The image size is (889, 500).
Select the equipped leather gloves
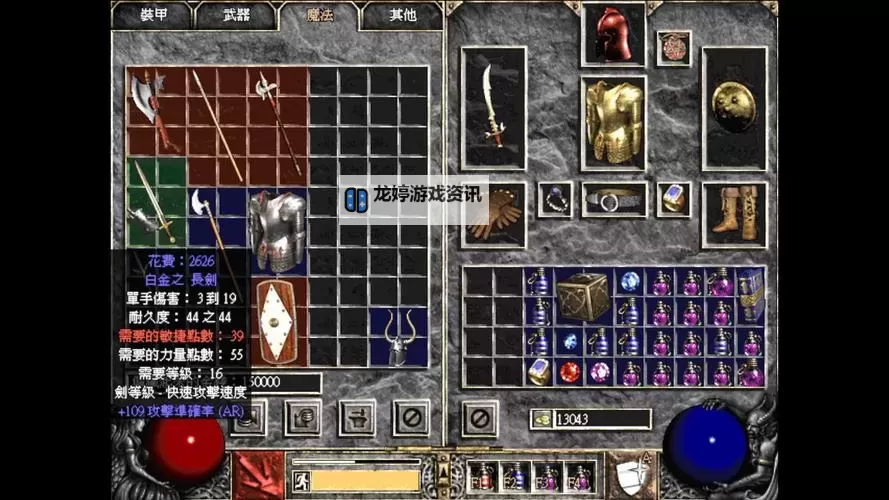click(x=491, y=215)
